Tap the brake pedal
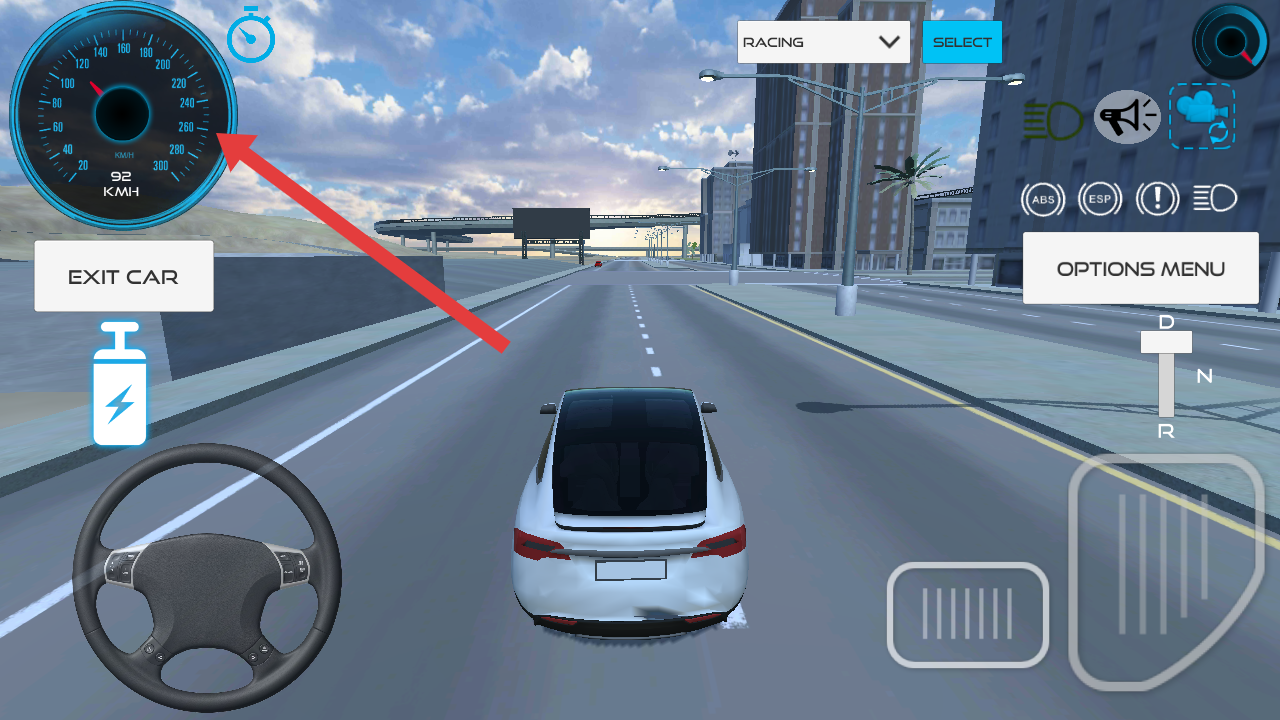1280x720 pixels. (967, 614)
